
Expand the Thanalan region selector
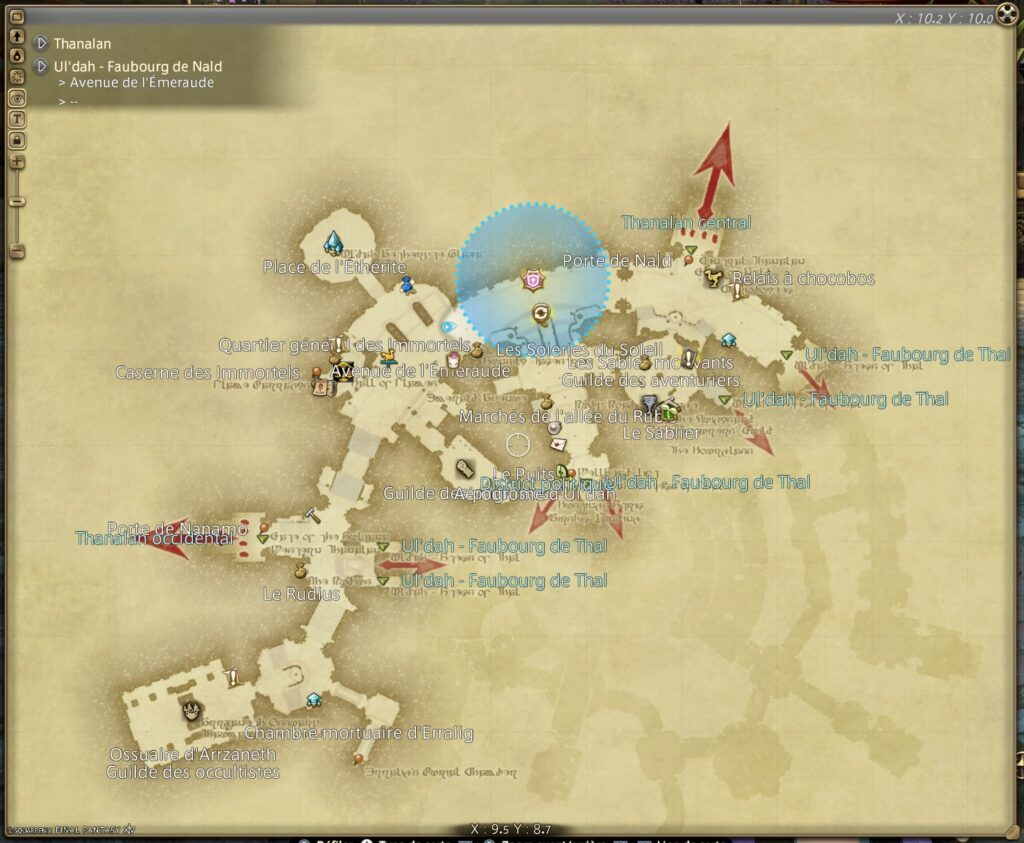(41, 44)
